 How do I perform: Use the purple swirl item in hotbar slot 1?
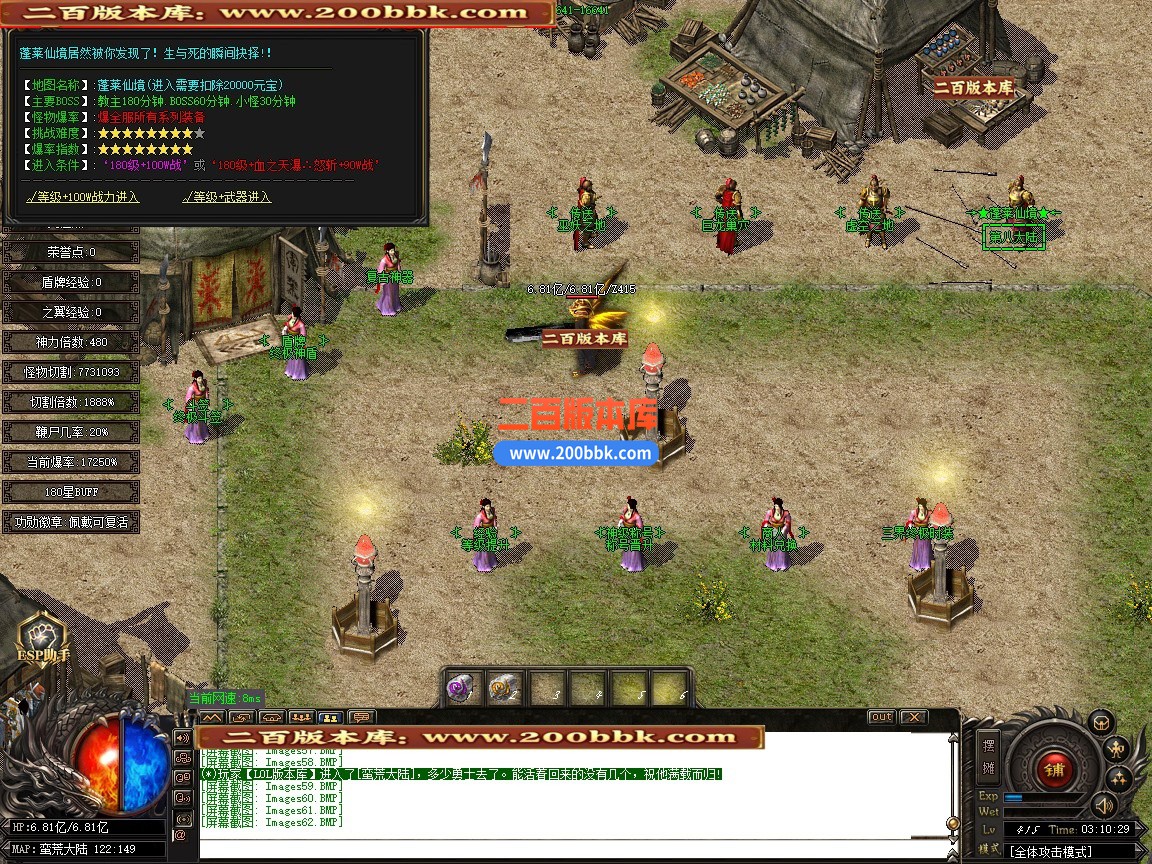click(462, 688)
